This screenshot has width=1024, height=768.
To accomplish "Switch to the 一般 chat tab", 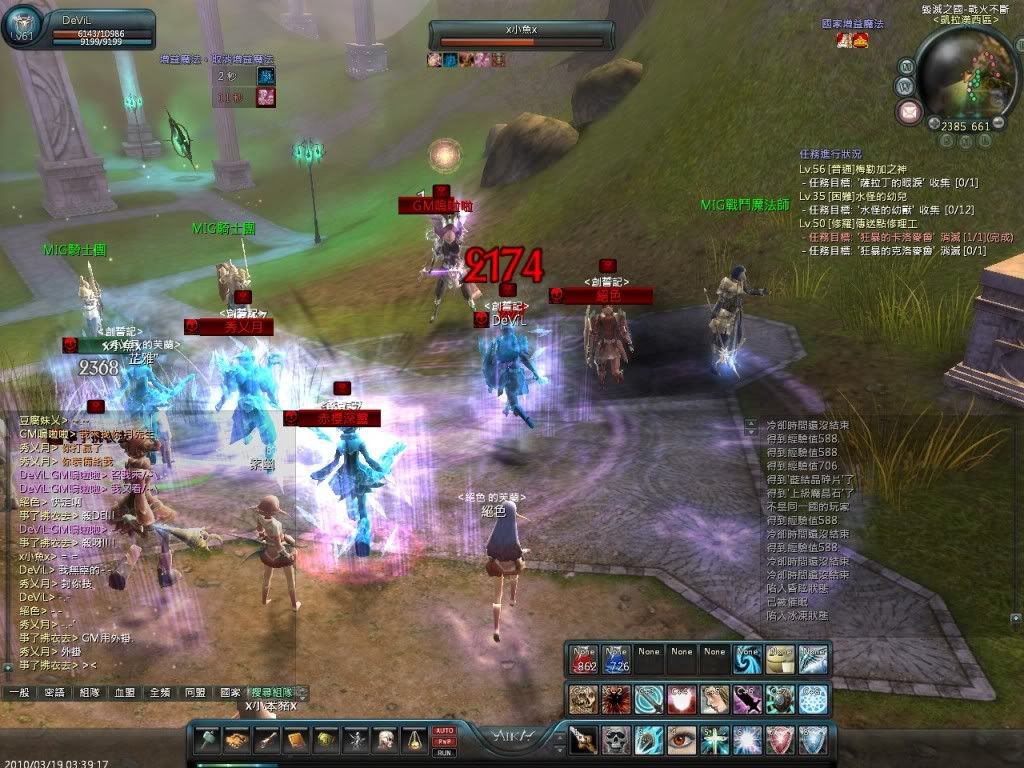I will click(18, 692).
